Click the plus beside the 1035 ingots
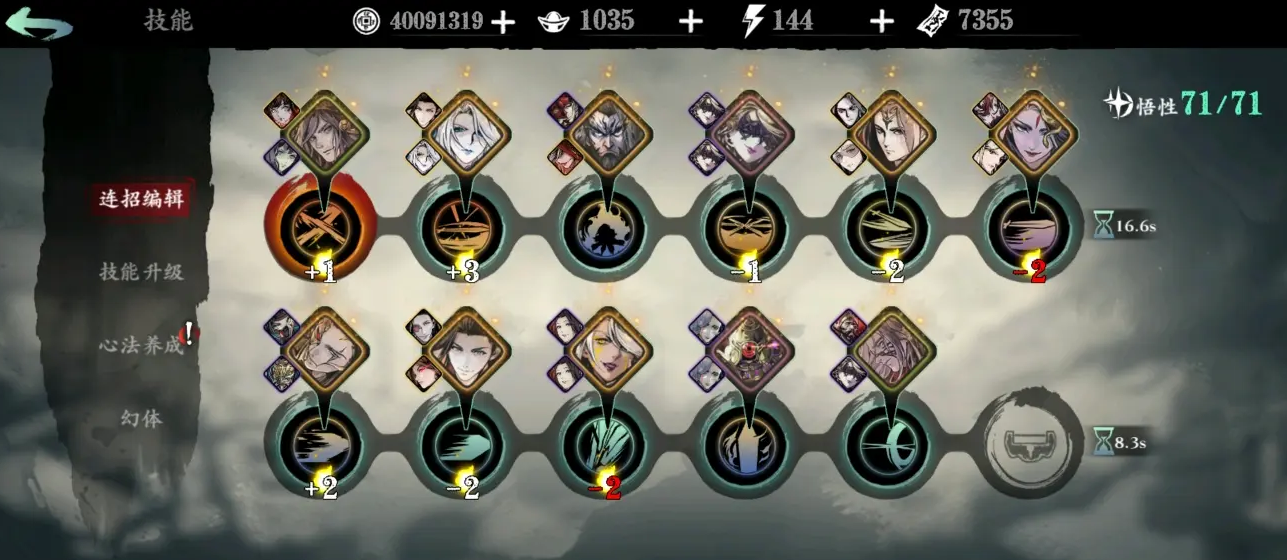This screenshot has width=1287, height=560. (690, 21)
